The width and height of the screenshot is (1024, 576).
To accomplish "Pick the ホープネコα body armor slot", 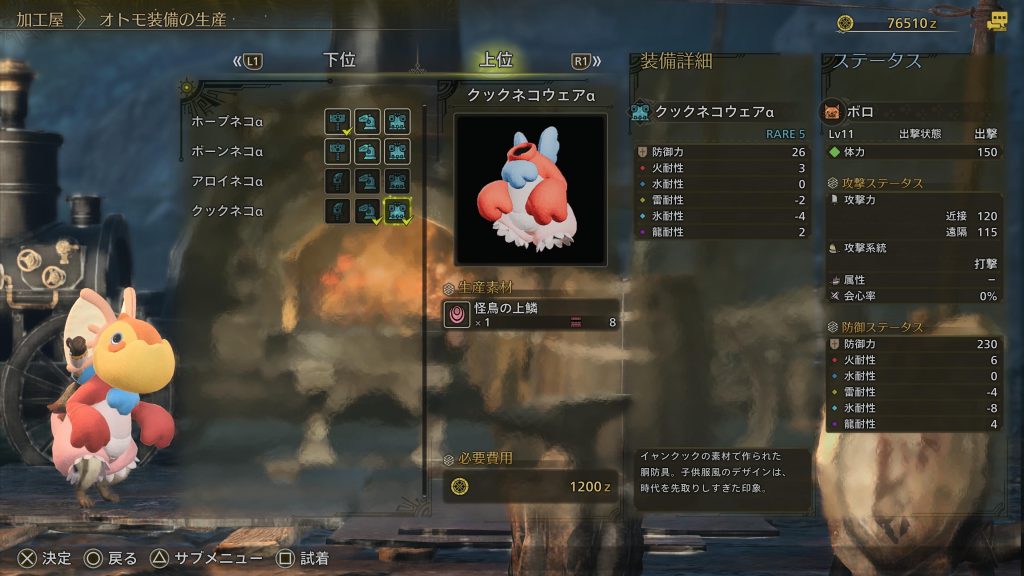I will (x=398, y=121).
